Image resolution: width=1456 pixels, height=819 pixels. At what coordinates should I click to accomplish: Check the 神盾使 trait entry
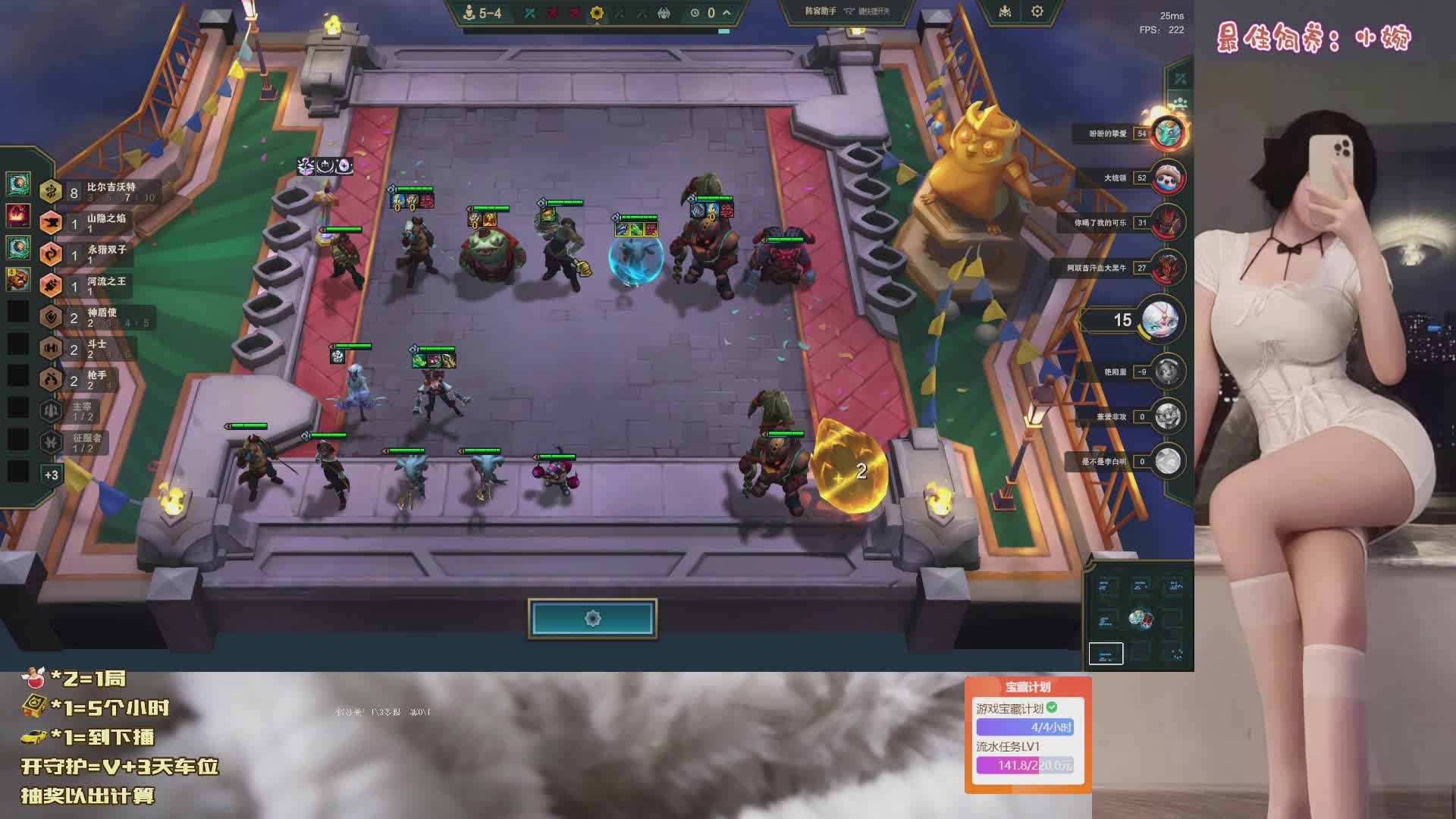pyautogui.click(x=99, y=317)
